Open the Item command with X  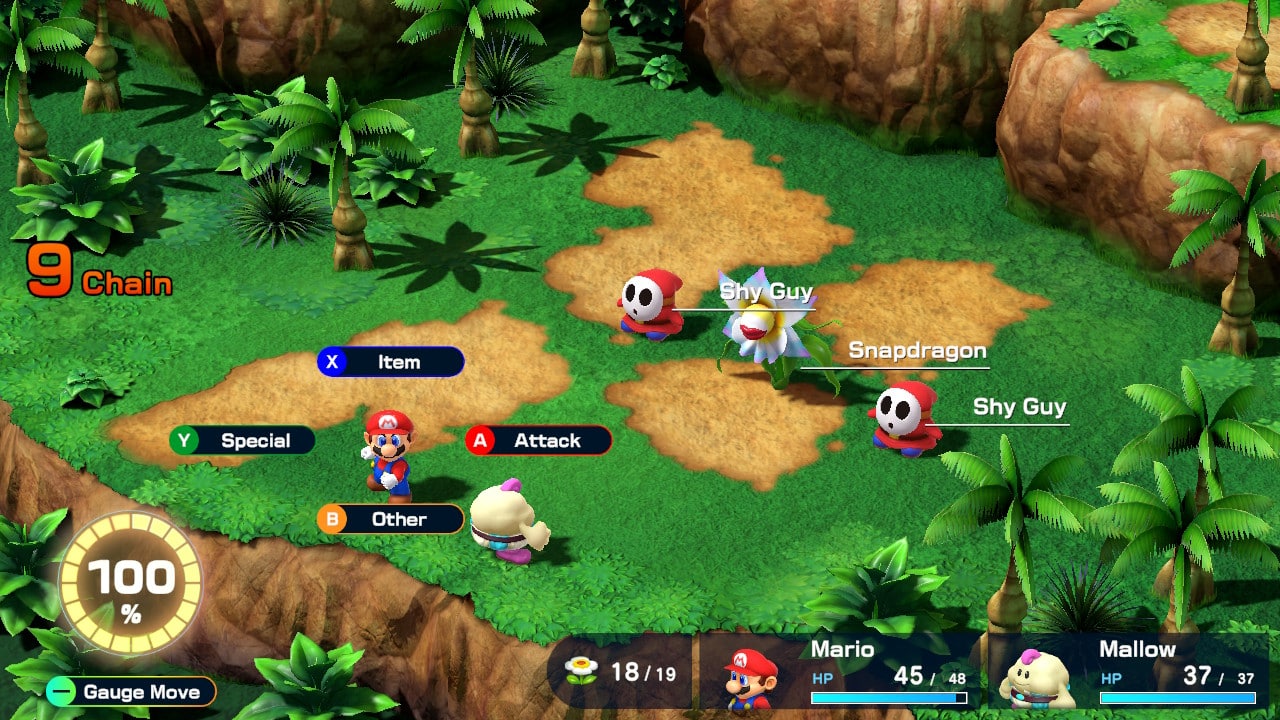pyautogui.click(x=389, y=362)
